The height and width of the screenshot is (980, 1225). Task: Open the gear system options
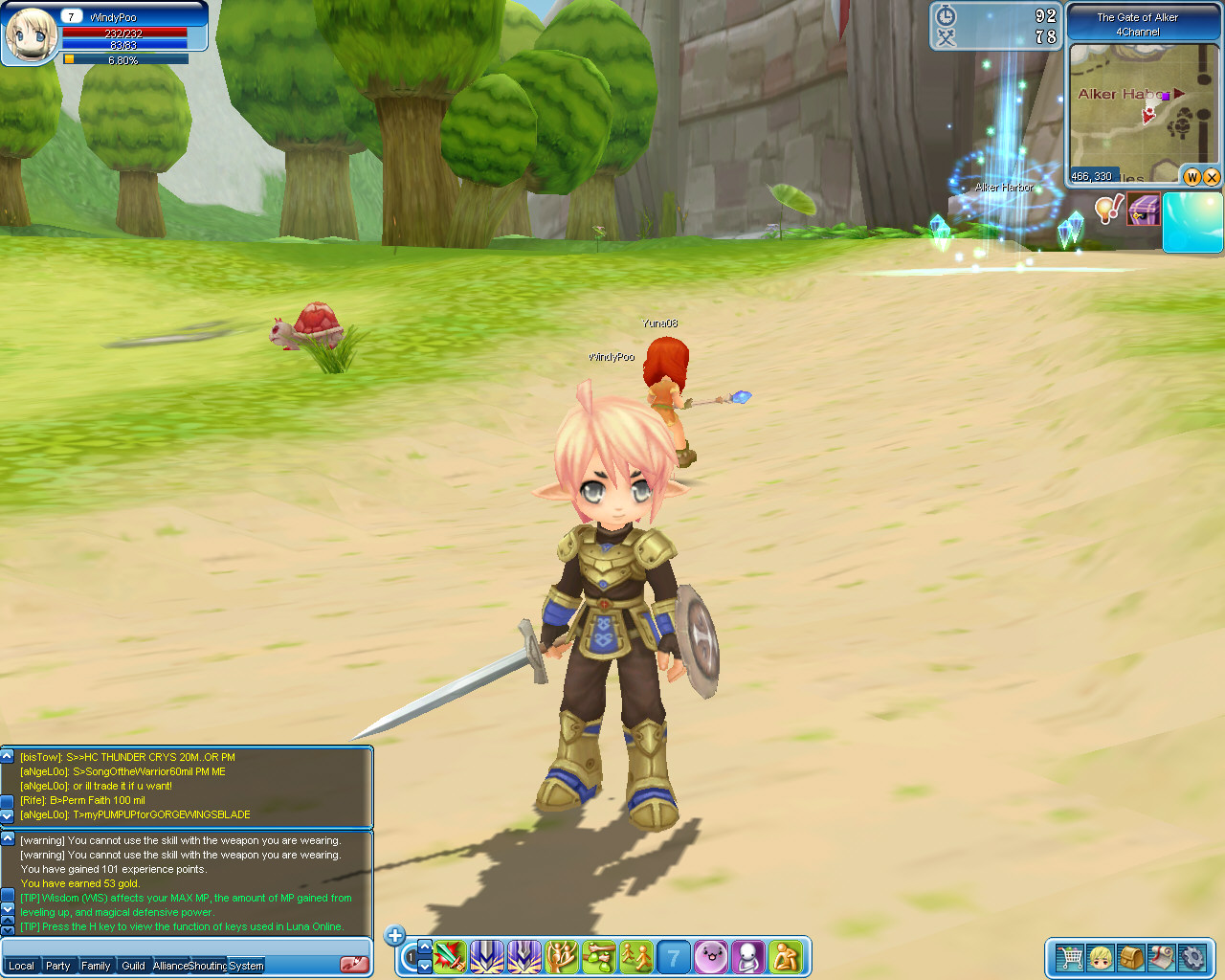pyautogui.click(x=1192, y=957)
